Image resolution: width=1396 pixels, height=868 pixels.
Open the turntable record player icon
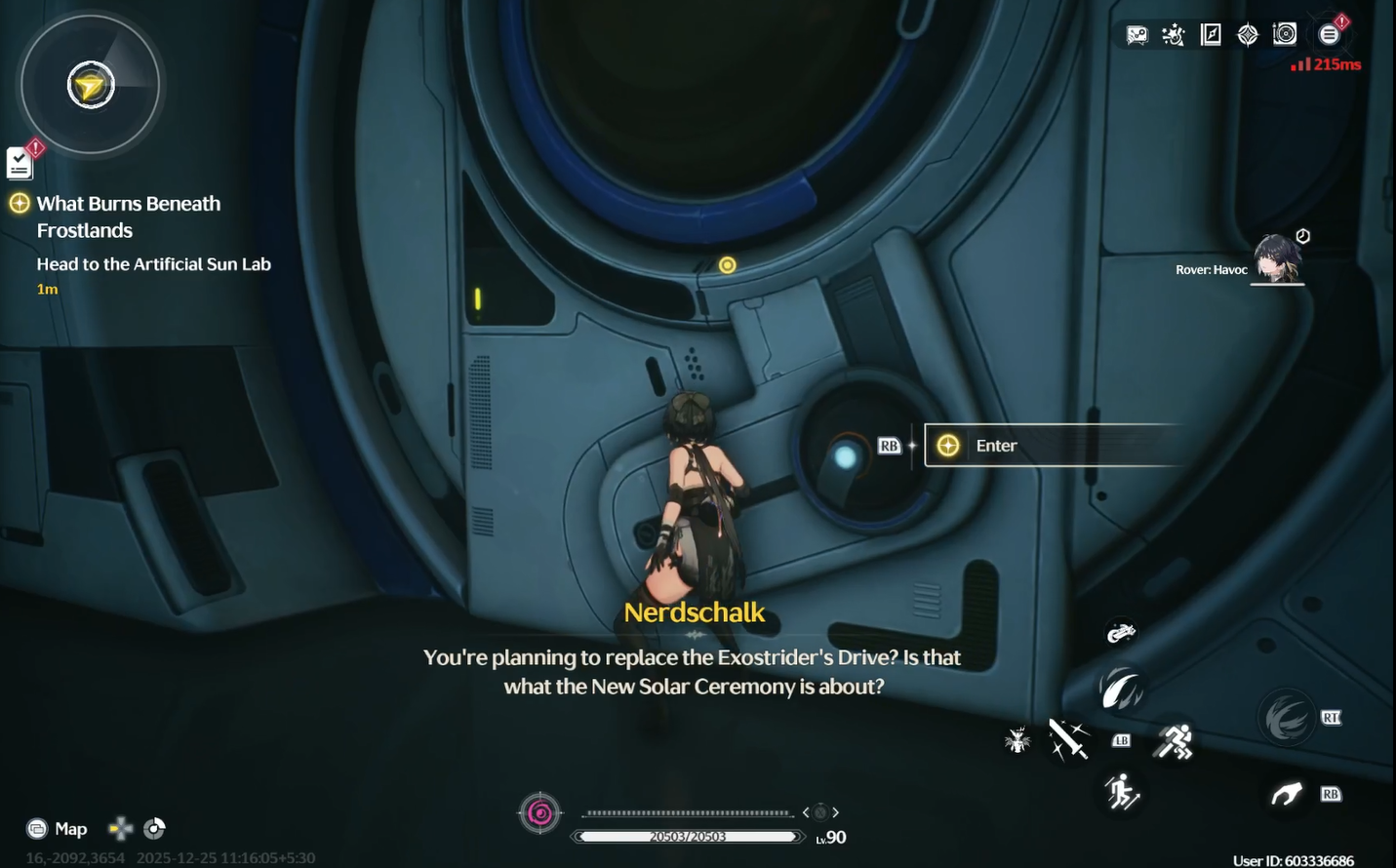pos(1285,35)
